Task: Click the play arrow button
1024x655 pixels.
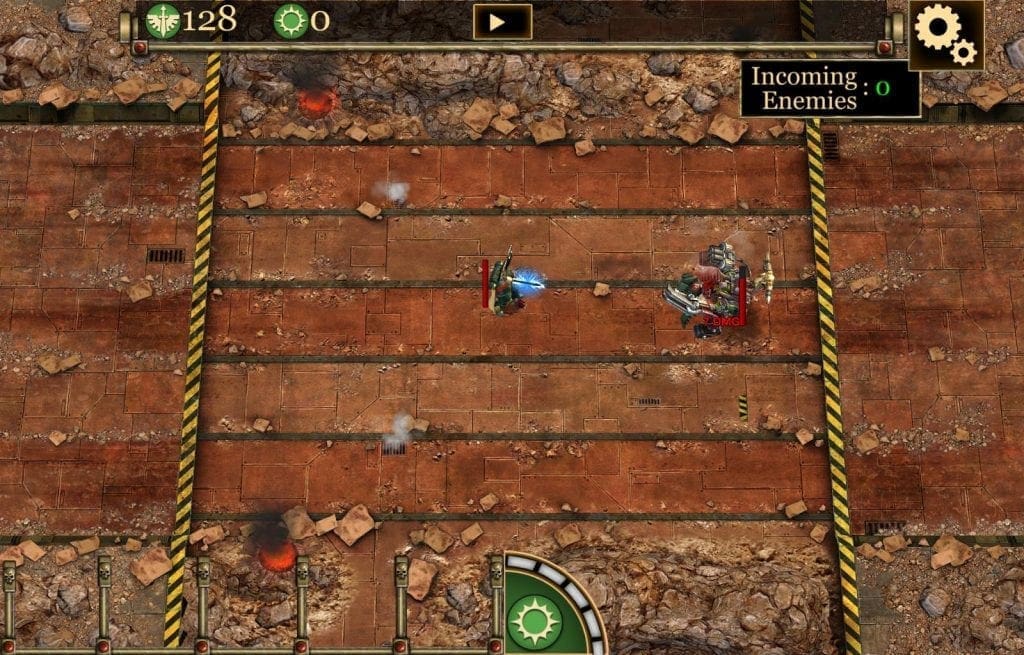Action: (x=502, y=22)
